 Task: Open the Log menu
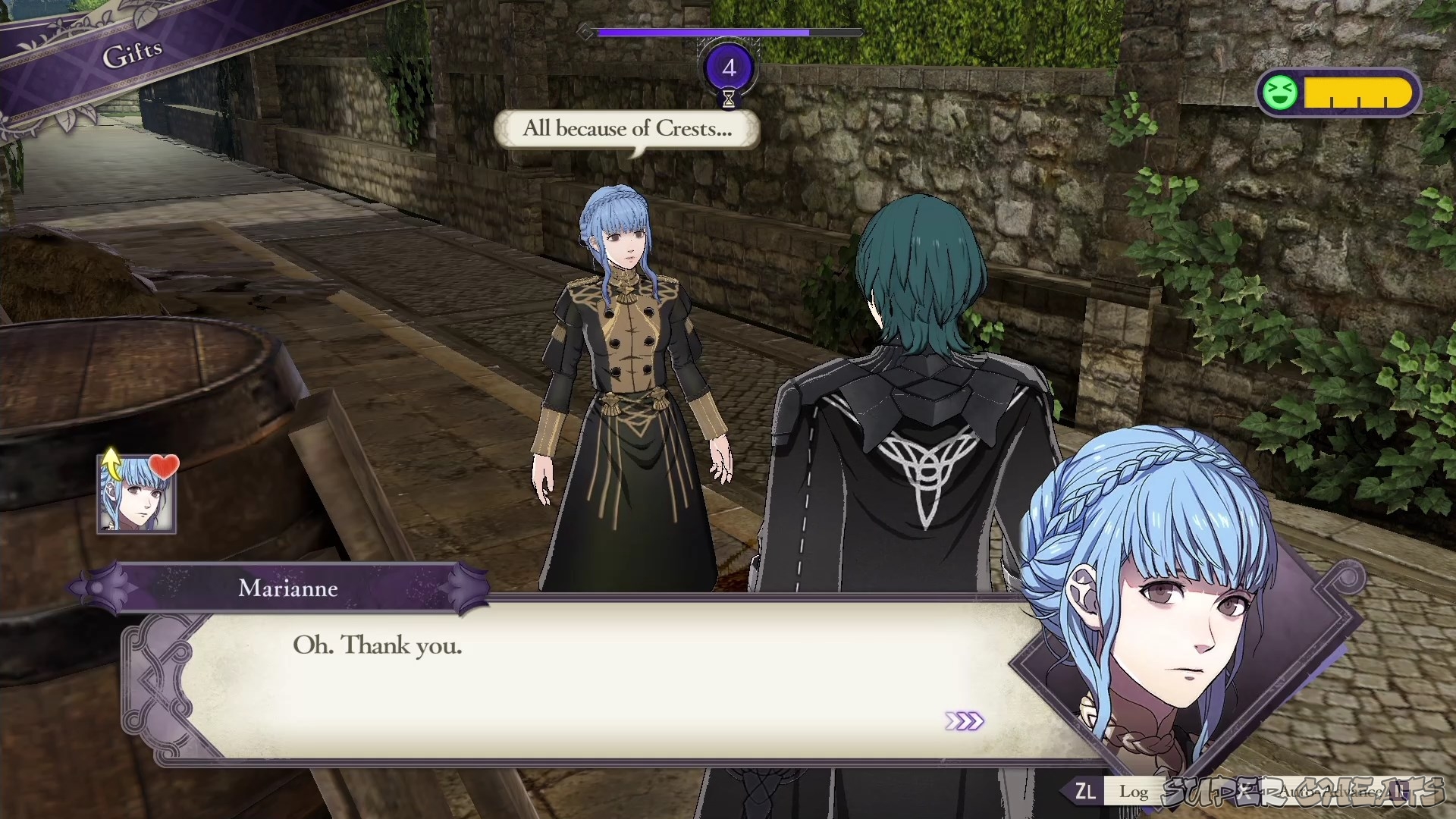[x=1134, y=792]
